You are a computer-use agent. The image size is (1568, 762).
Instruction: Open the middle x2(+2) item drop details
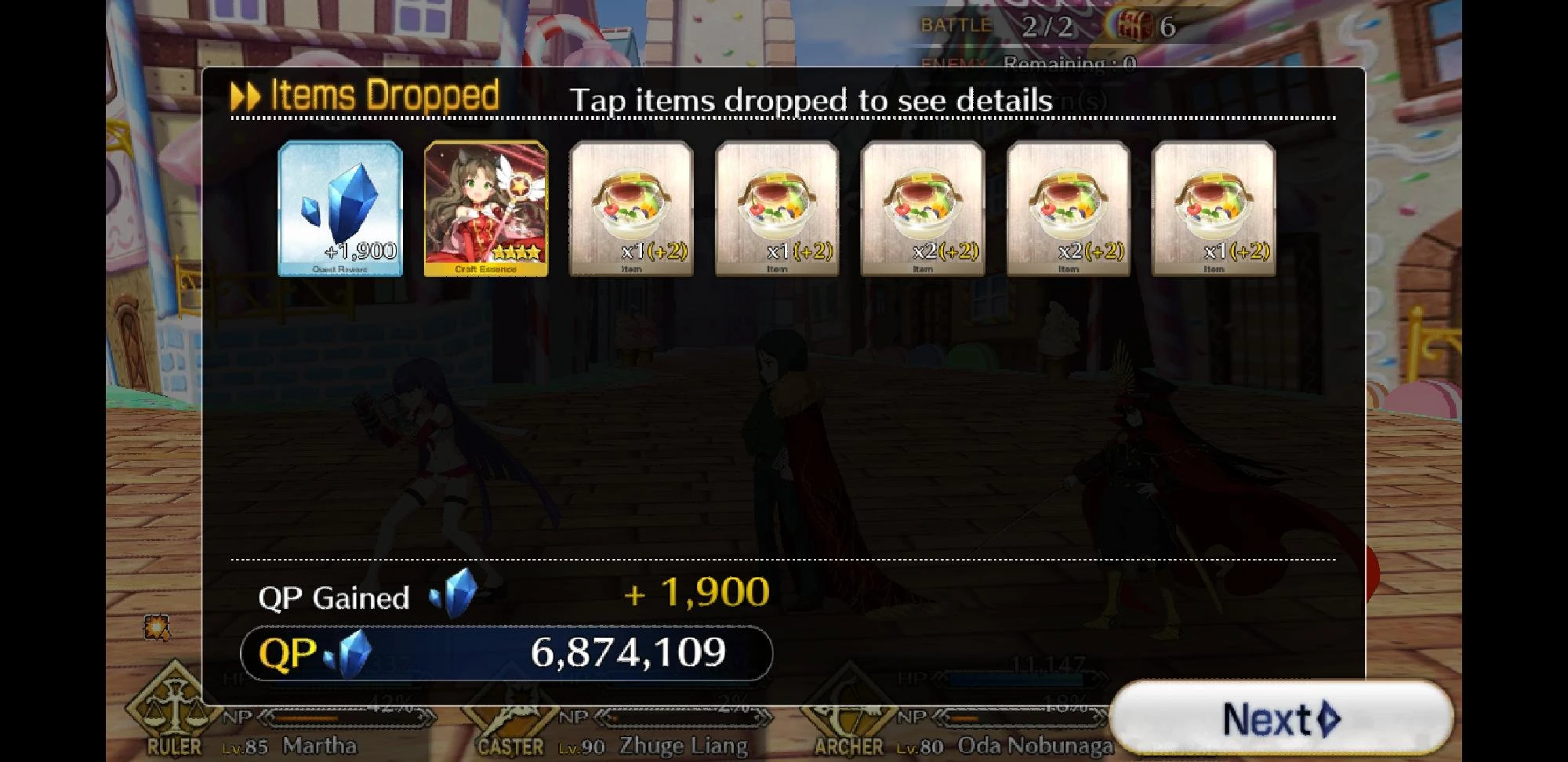(x=920, y=208)
